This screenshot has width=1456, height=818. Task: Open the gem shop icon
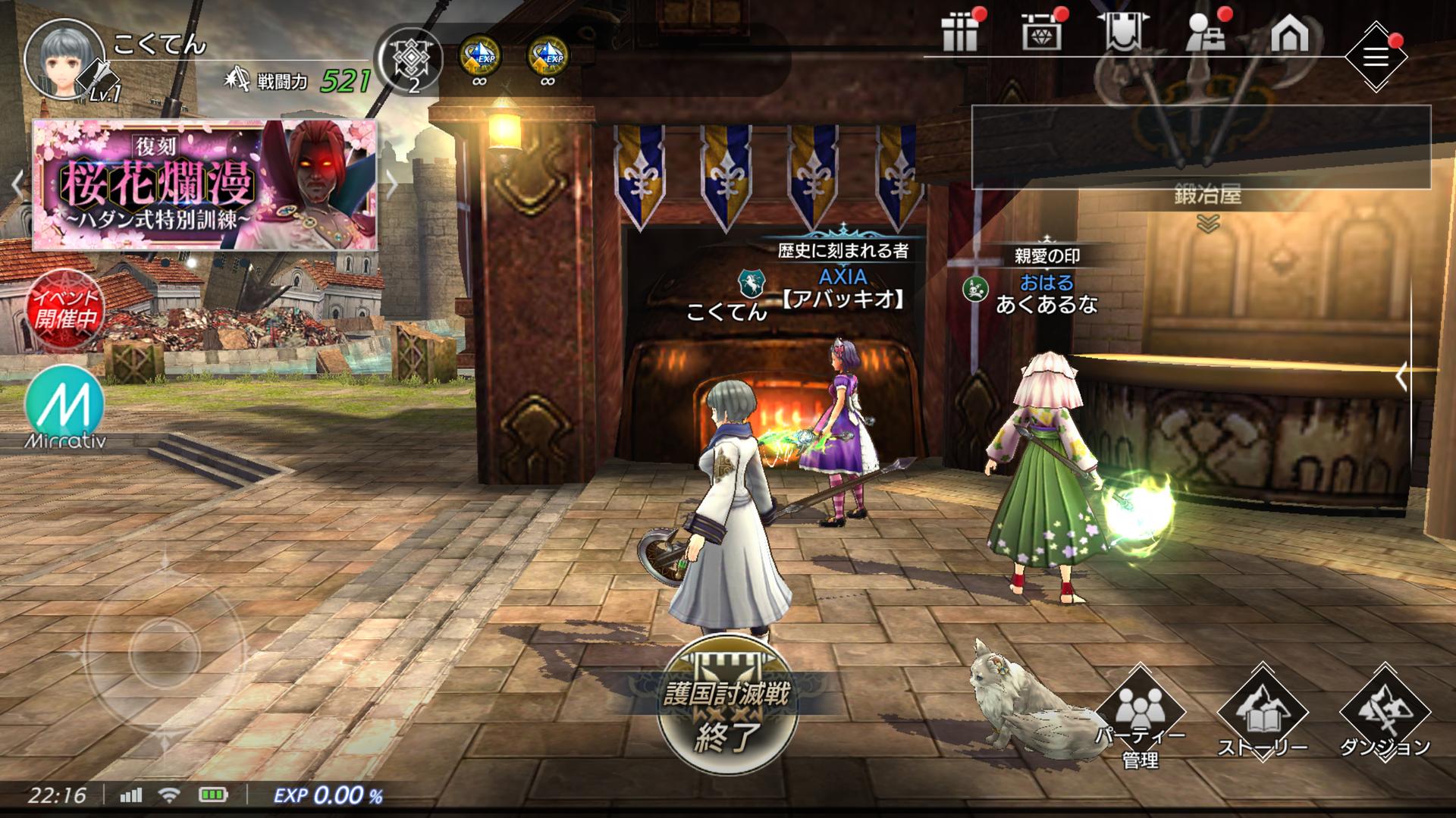1041,34
